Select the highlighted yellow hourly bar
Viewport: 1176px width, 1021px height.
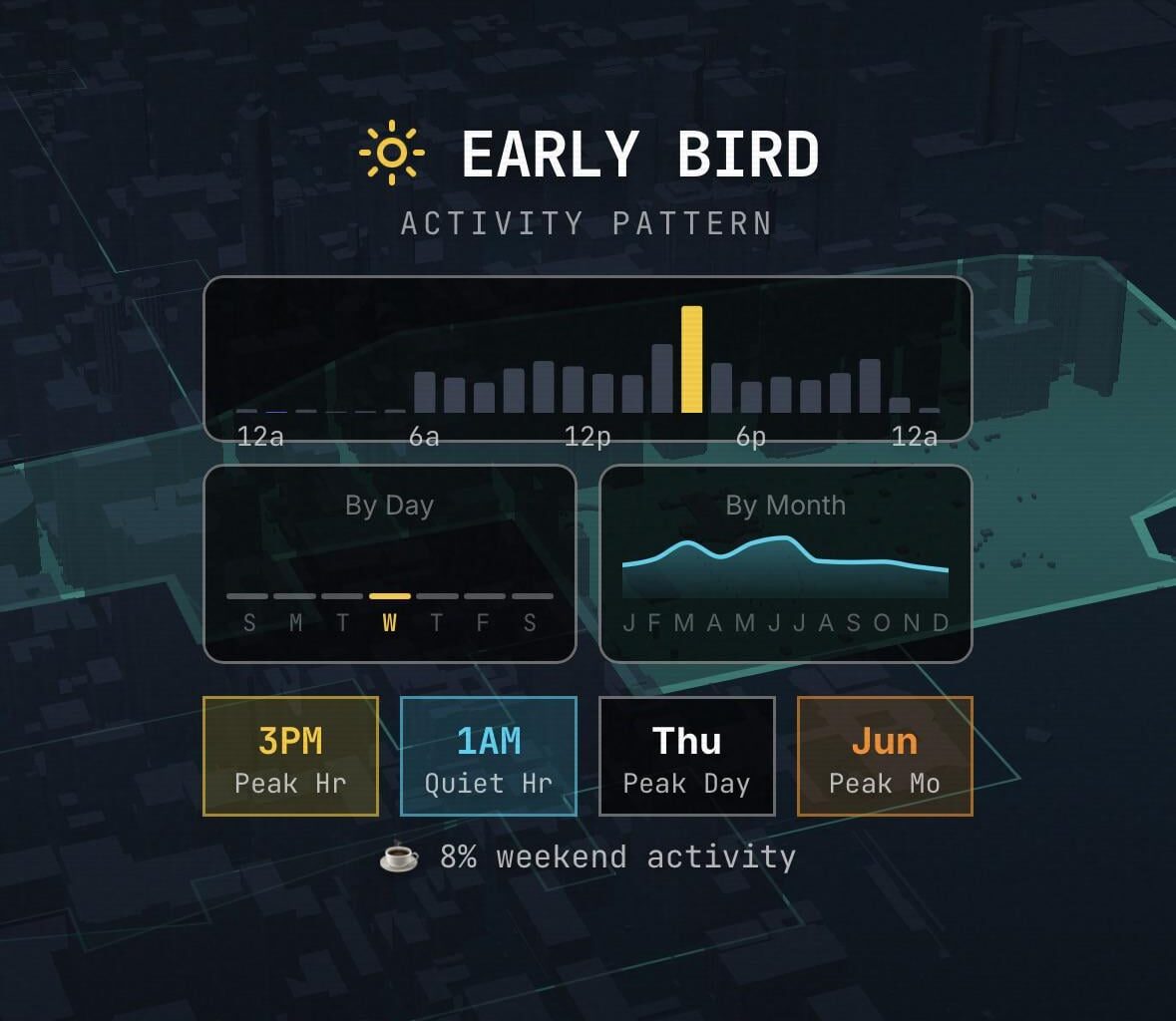pyautogui.click(x=691, y=359)
